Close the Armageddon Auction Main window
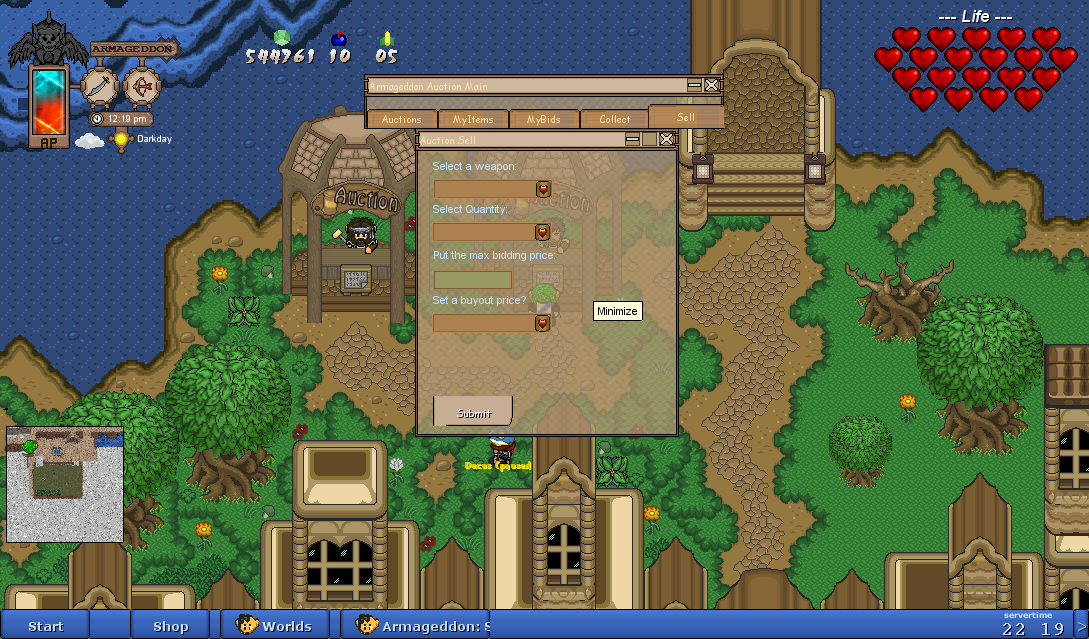Viewport: 1089px width, 639px height. pos(711,86)
